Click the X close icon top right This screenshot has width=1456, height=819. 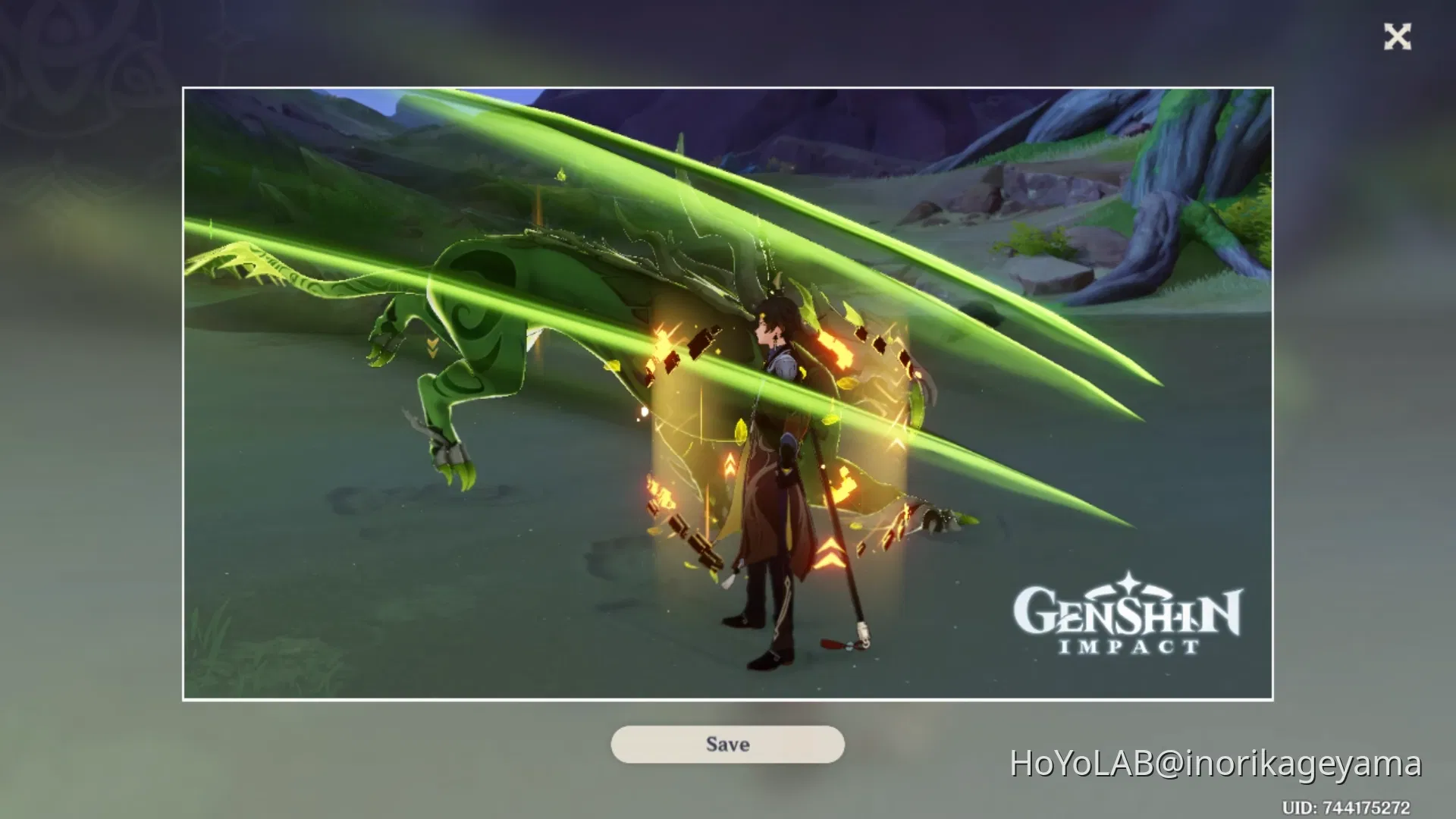1398,36
